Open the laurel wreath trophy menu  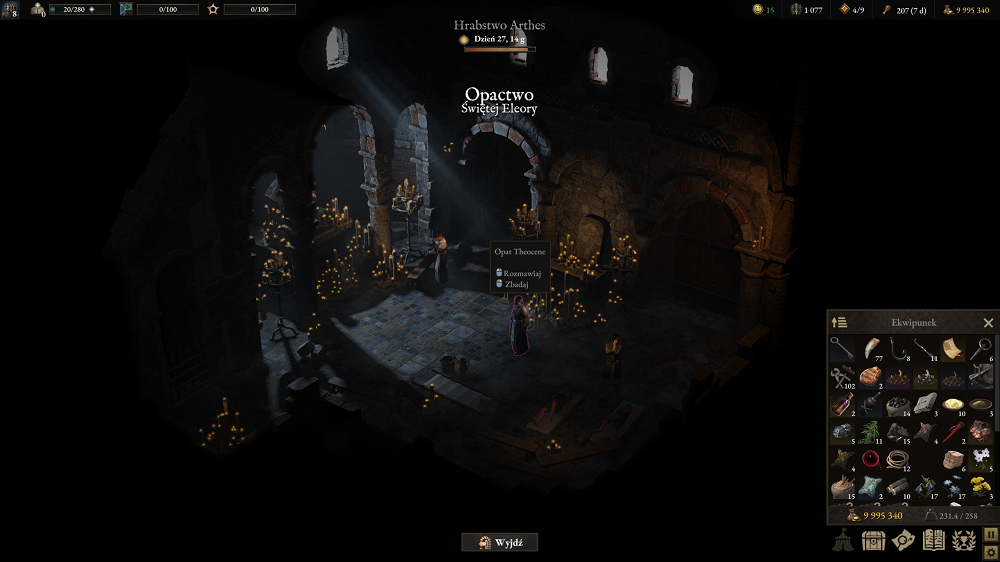964,540
